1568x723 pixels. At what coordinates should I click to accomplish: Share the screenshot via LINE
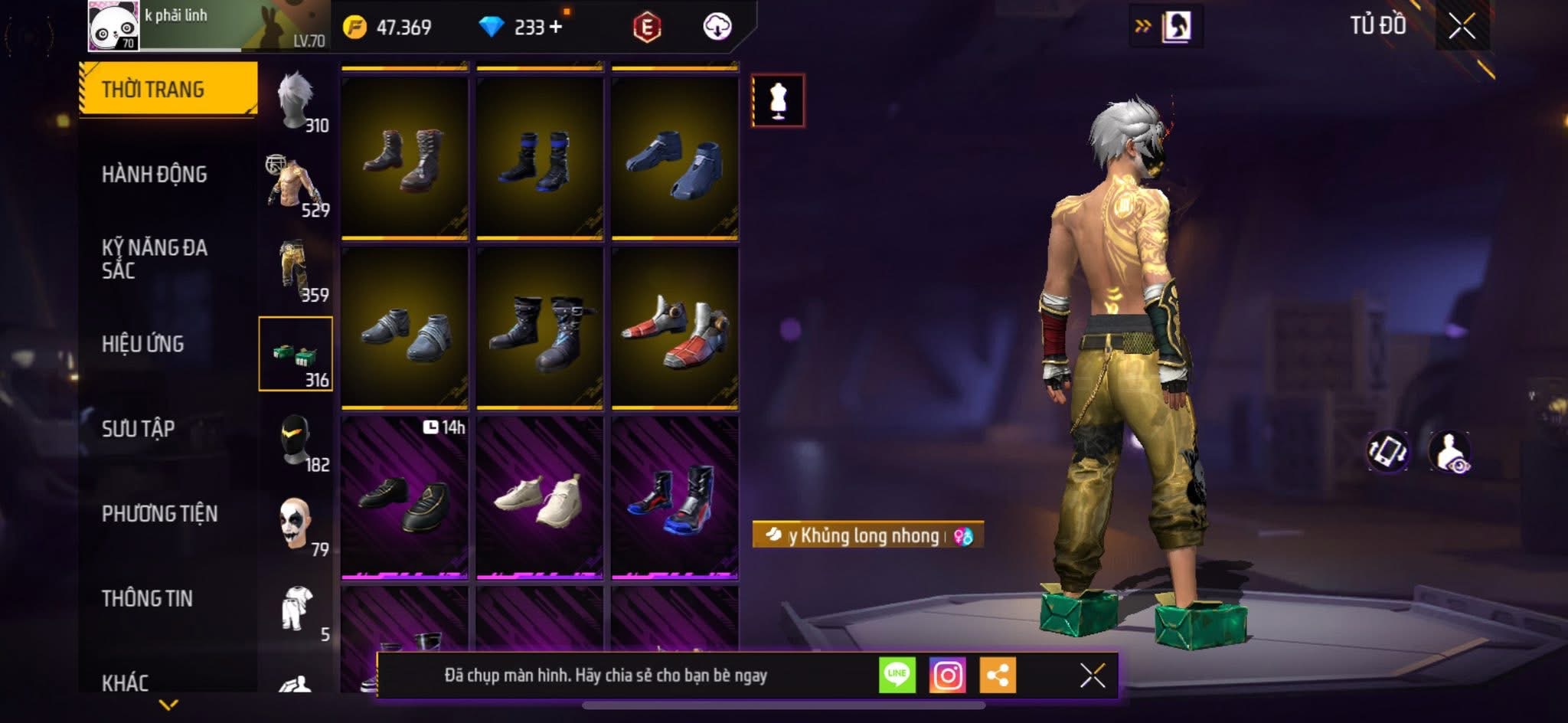[x=897, y=676]
